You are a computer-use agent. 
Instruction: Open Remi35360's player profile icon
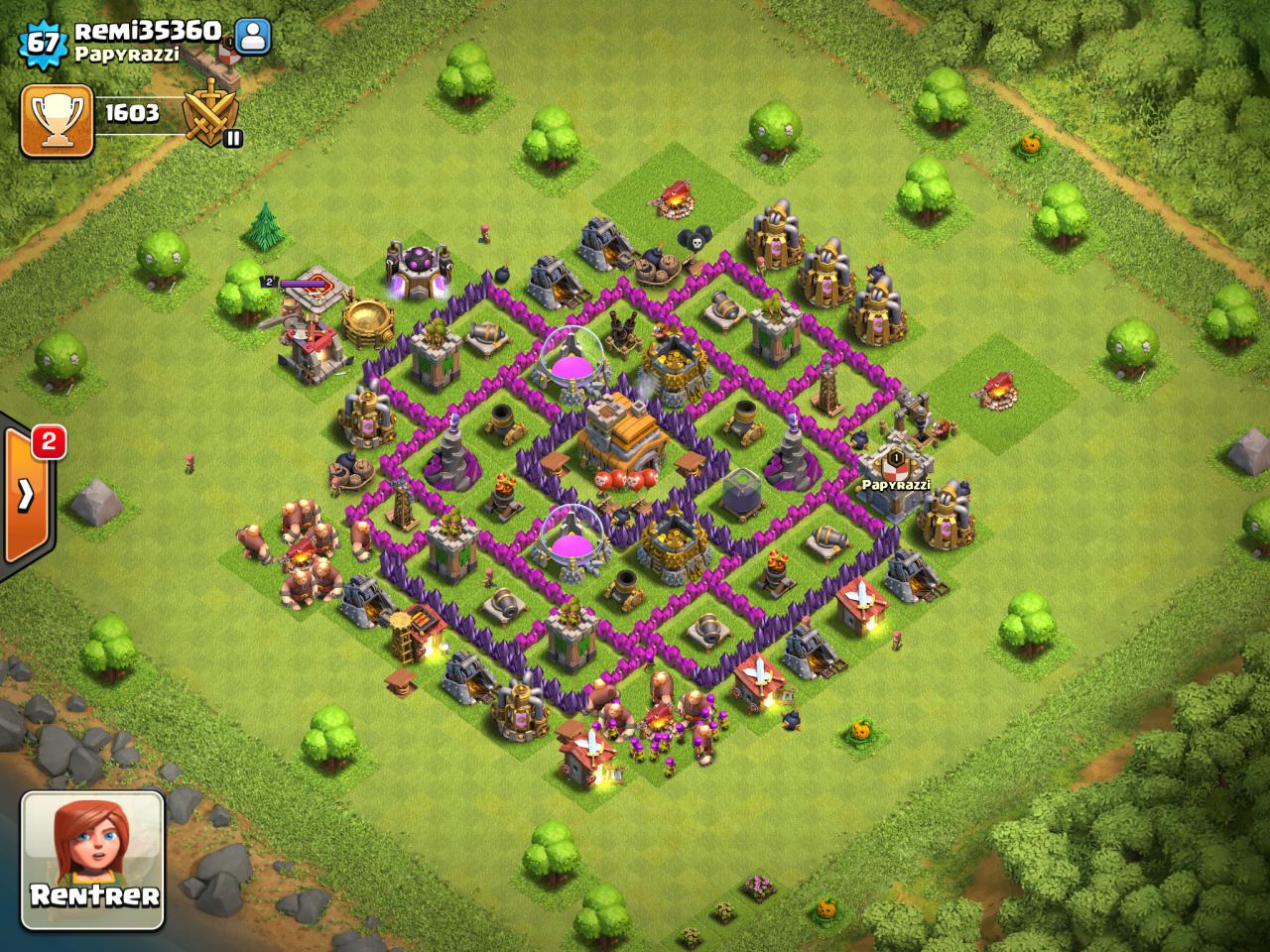(x=254, y=37)
